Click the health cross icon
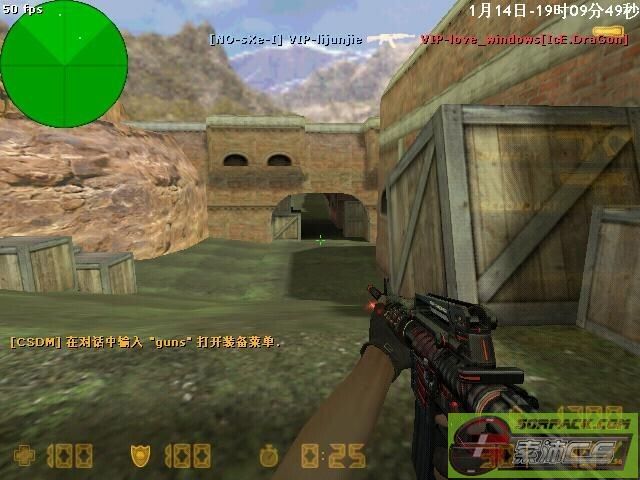Image resolution: width=640 pixels, height=480 pixels. 25,456
